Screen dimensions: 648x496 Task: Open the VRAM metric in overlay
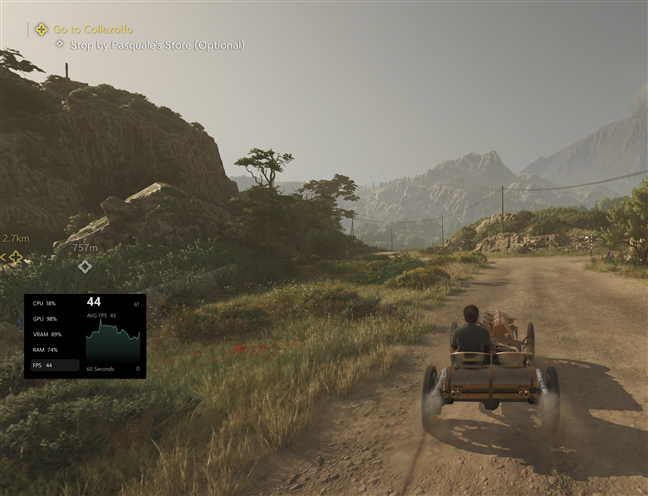pyautogui.click(x=47, y=334)
